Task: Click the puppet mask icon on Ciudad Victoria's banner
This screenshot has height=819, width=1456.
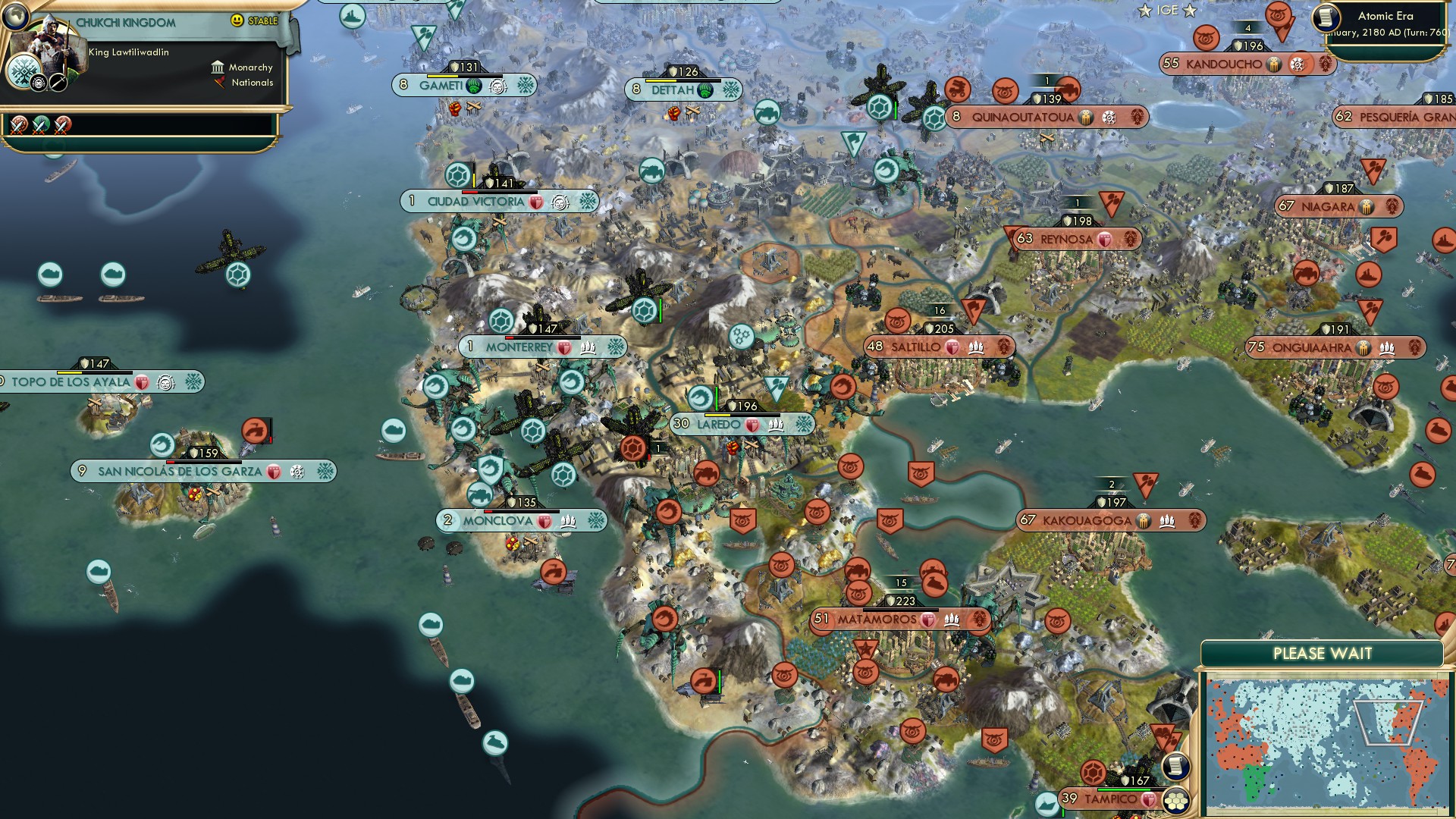Action: pyautogui.click(x=559, y=202)
